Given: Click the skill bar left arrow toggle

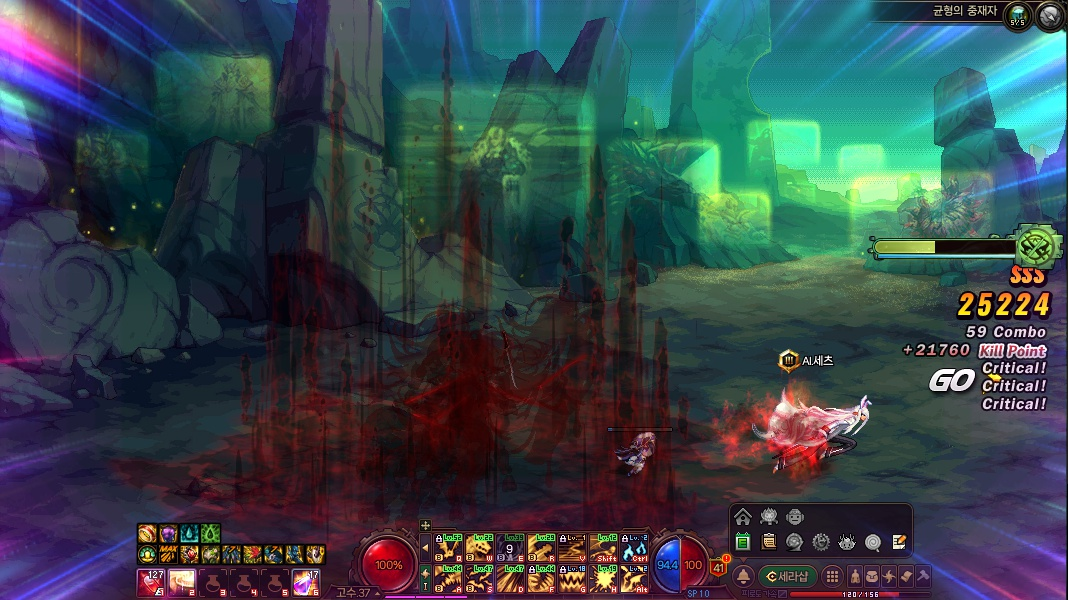Looking at the screenshot, I should 425,547.
